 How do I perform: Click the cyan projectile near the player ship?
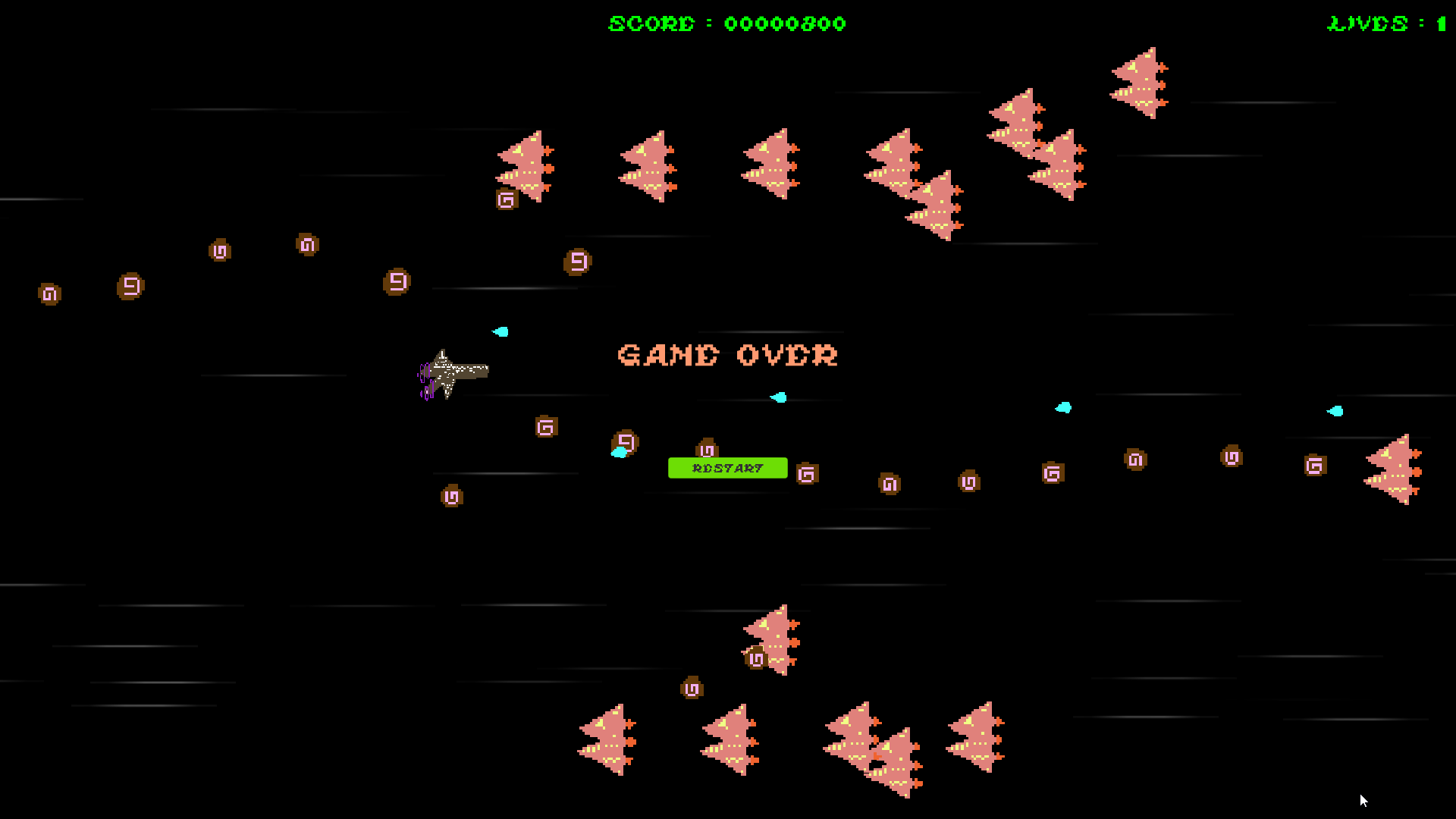(500, 331)
